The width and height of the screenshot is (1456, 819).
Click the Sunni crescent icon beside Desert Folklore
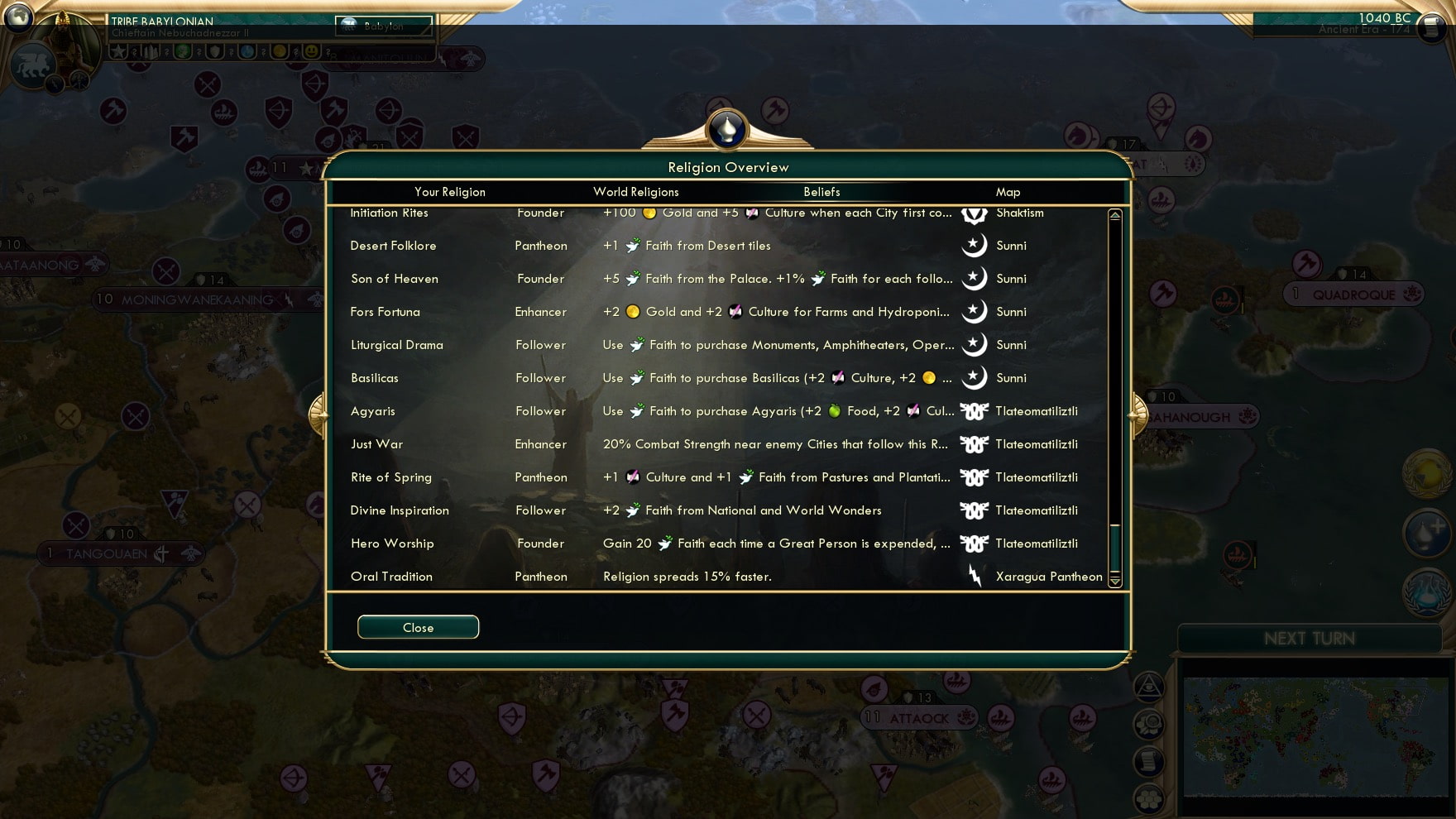pos(975,246)
